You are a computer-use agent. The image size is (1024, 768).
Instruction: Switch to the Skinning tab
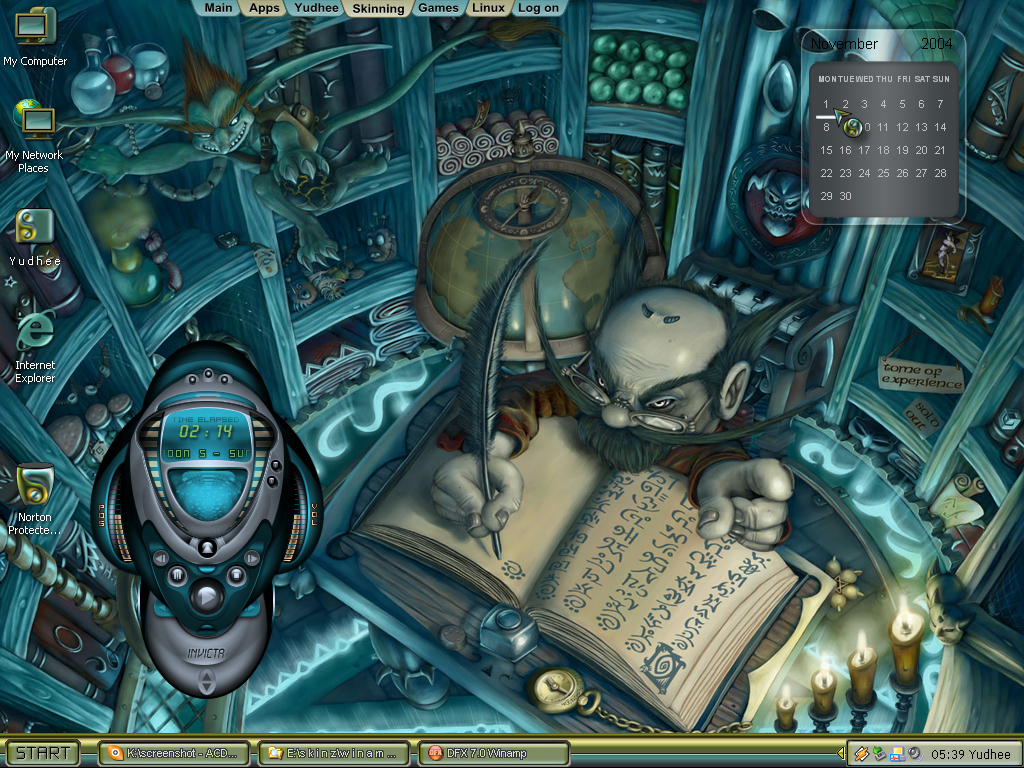pyautogui.click(x=378, y=9)
